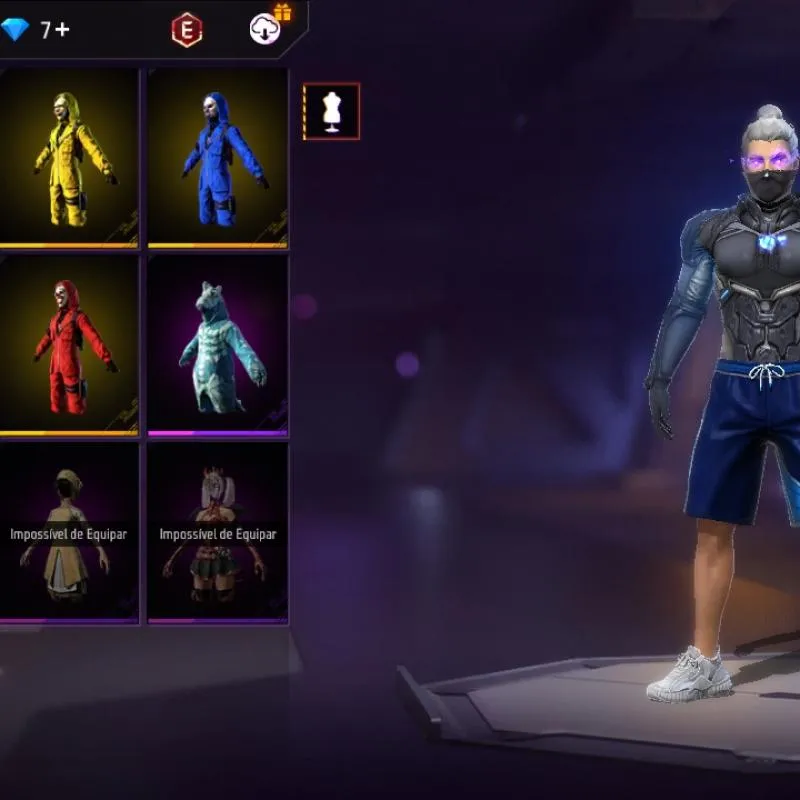
Task: Pick the teal bear costume
Action: tap(218, 345)
